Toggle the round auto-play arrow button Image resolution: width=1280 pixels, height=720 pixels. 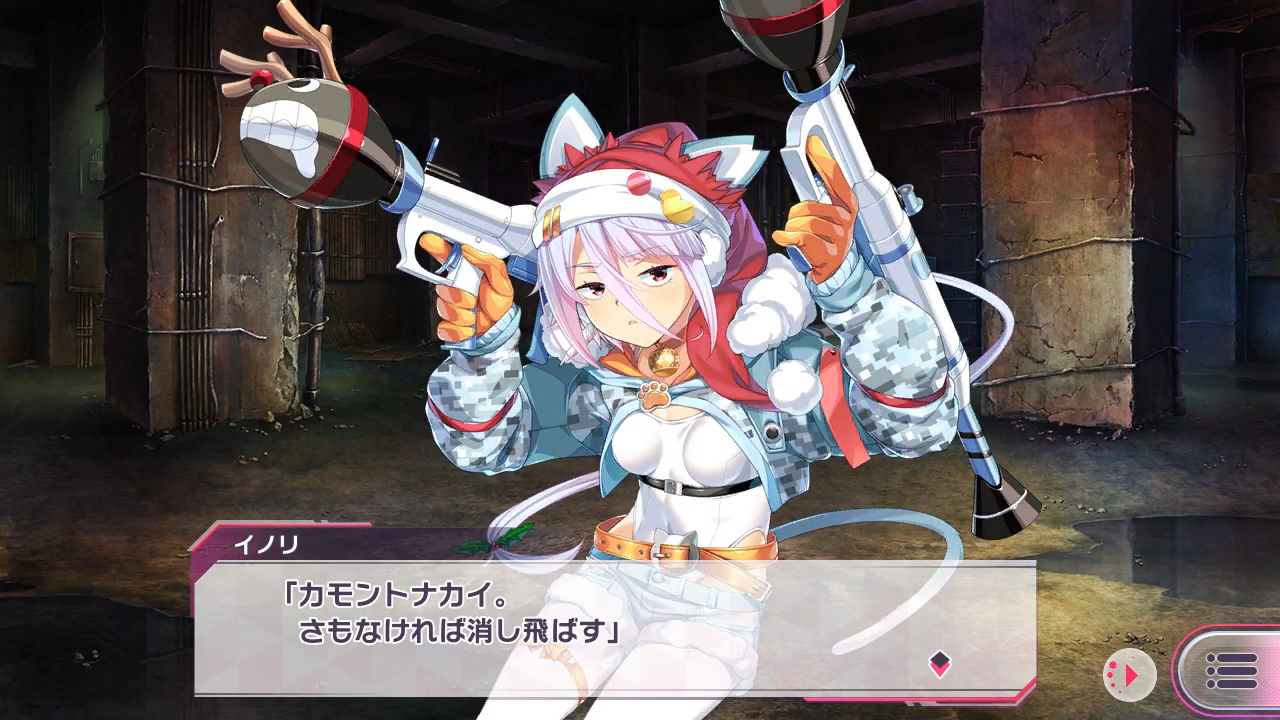(1129, 675)
